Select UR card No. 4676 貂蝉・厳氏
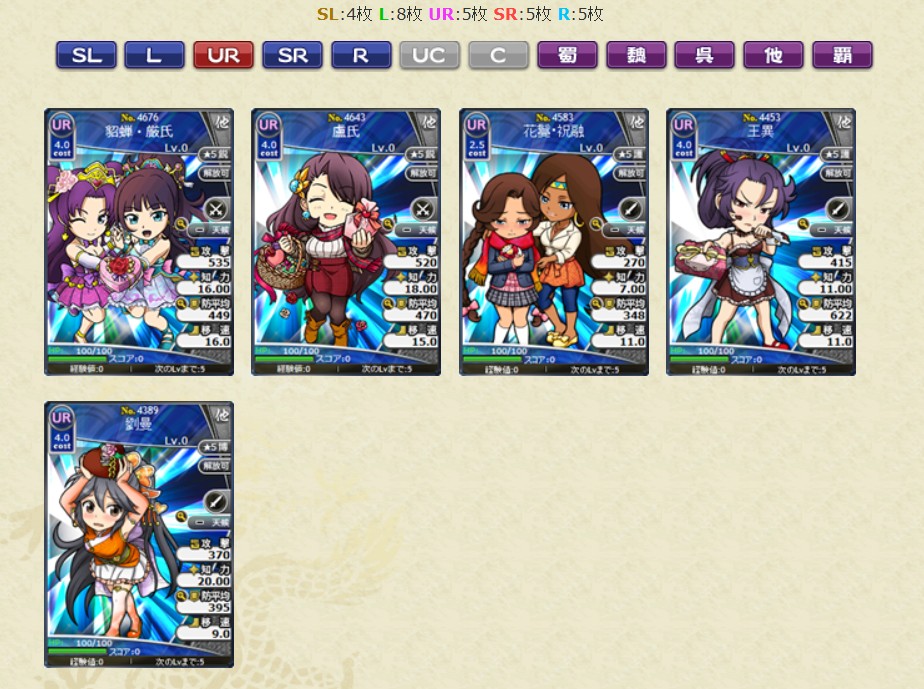 tap(139, 242)
